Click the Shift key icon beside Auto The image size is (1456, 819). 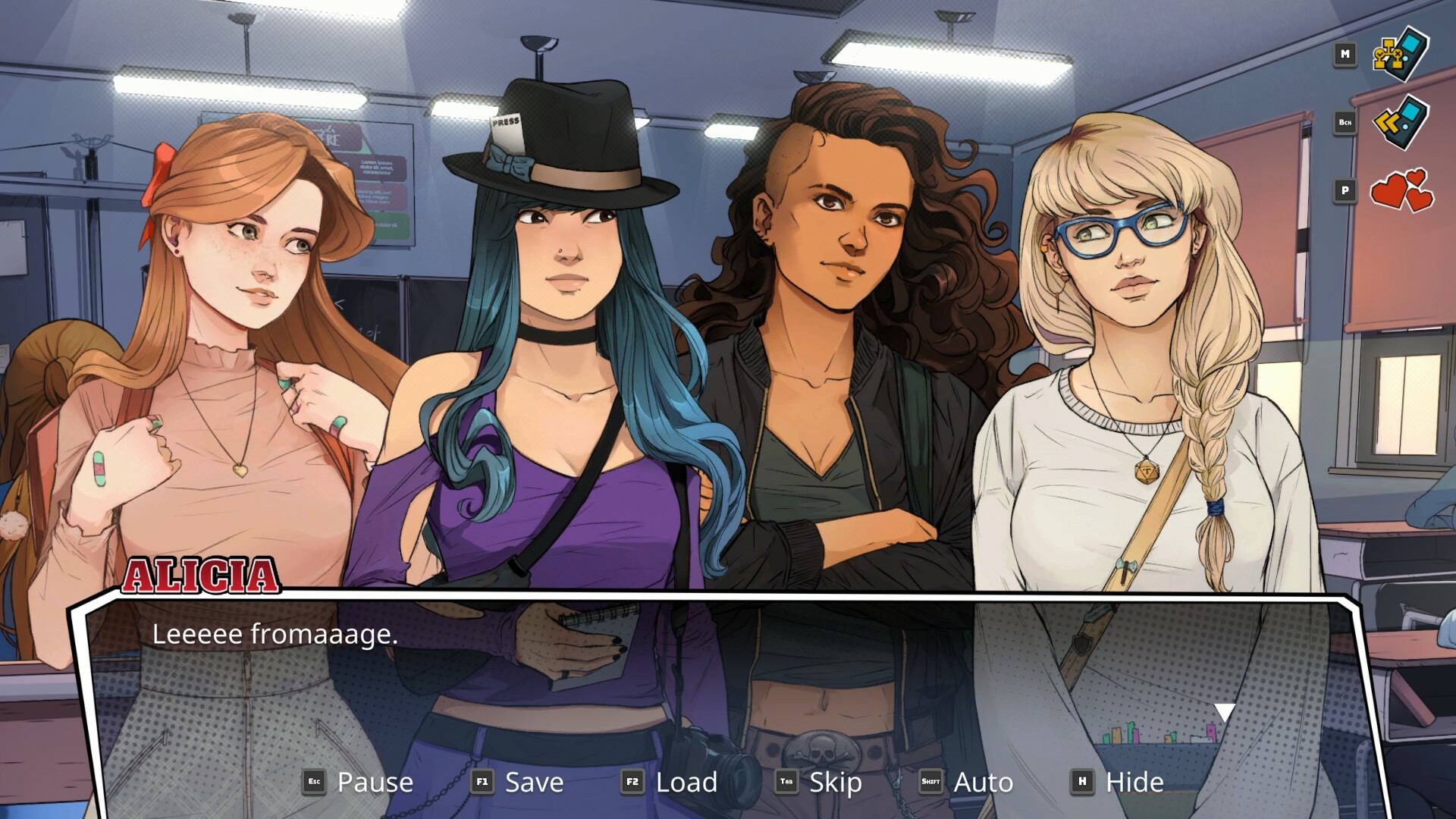coord(933,782)
